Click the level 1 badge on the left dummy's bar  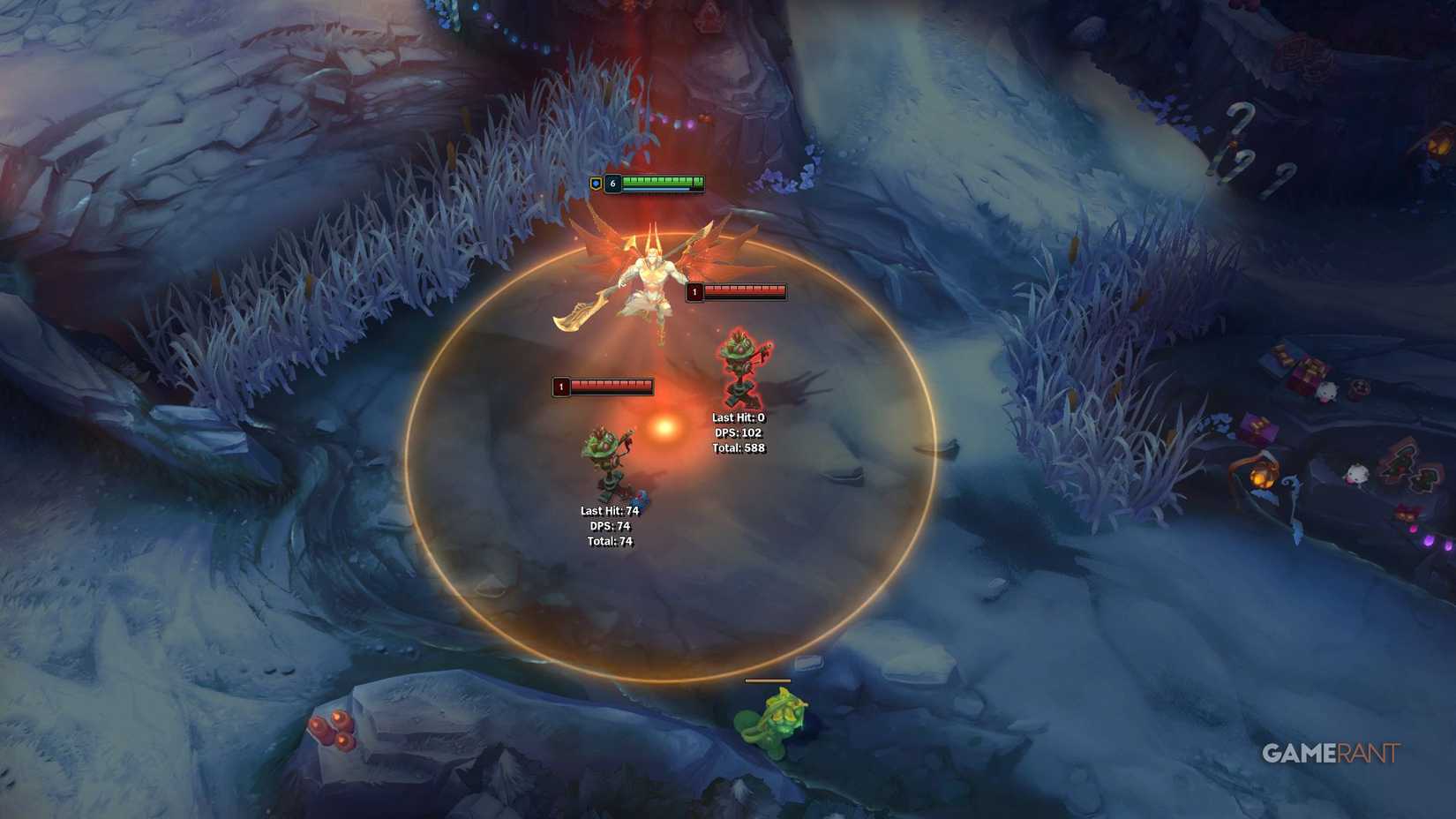click(x=559, y=387)
